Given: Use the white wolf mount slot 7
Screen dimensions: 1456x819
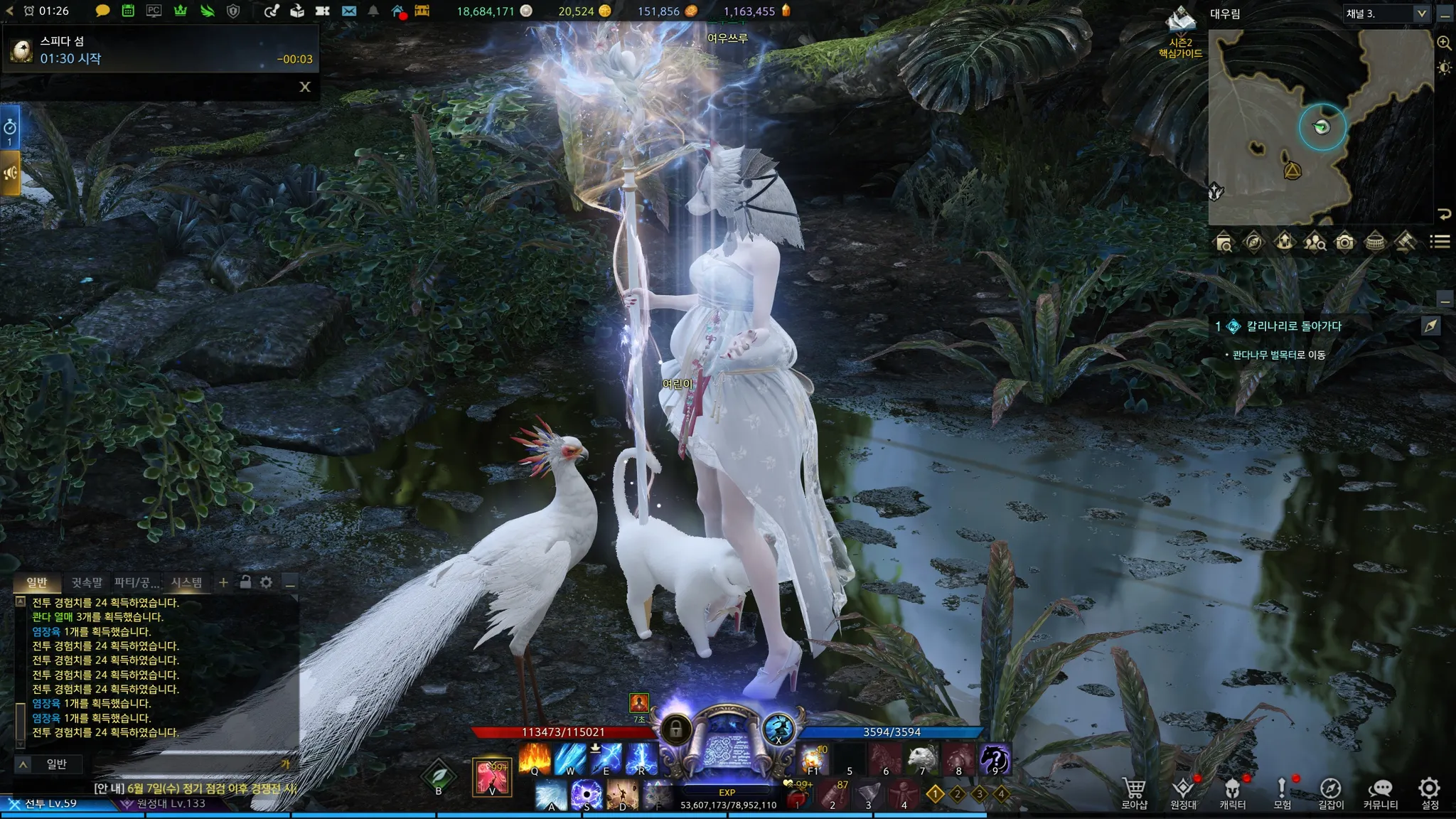Looking at the screenshot, I should [922, 759].
